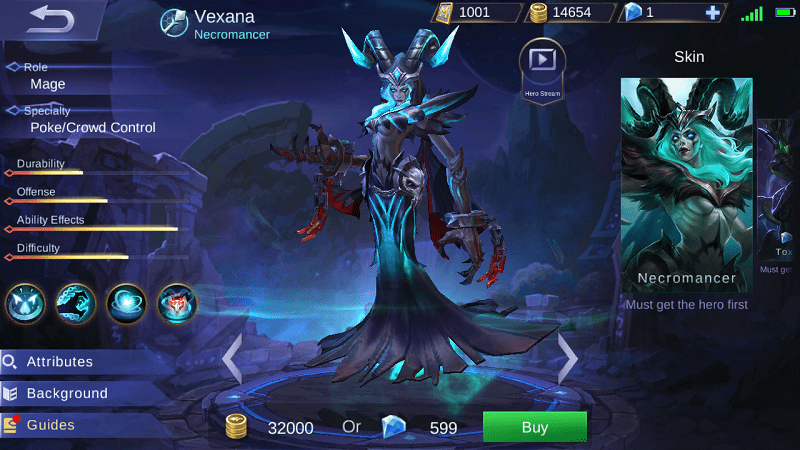
Task: Buy the hero Vexana
Action: pyautogui.click(x=534, y=427)
